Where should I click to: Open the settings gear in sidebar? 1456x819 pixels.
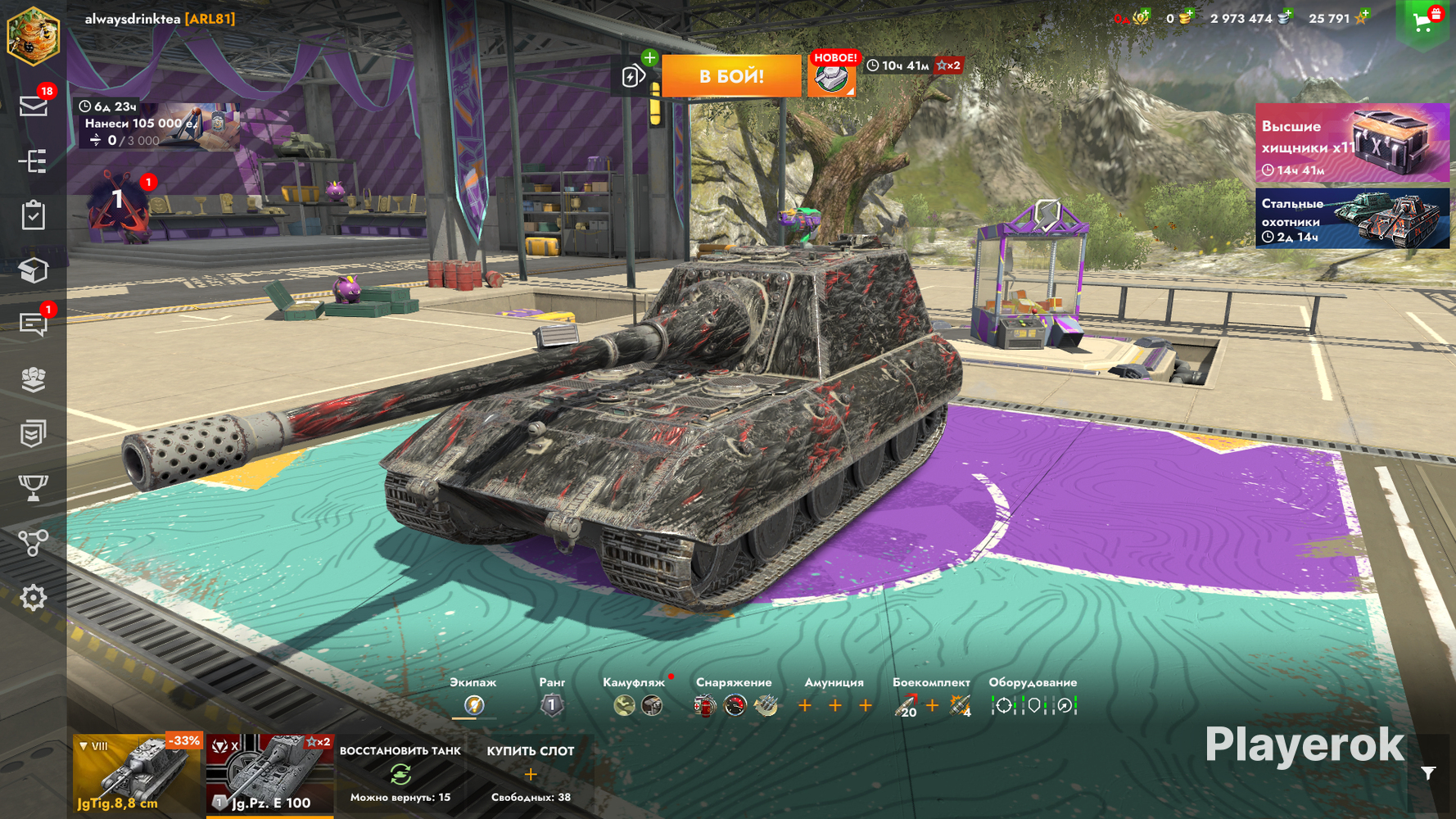click(34, 598)
